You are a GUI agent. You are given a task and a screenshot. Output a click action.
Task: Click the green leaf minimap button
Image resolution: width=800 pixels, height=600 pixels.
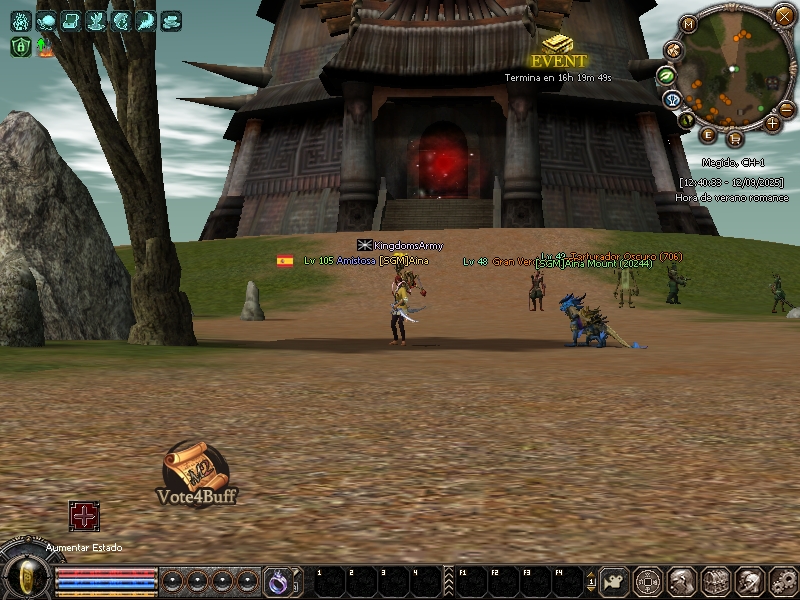coord(666,75)
